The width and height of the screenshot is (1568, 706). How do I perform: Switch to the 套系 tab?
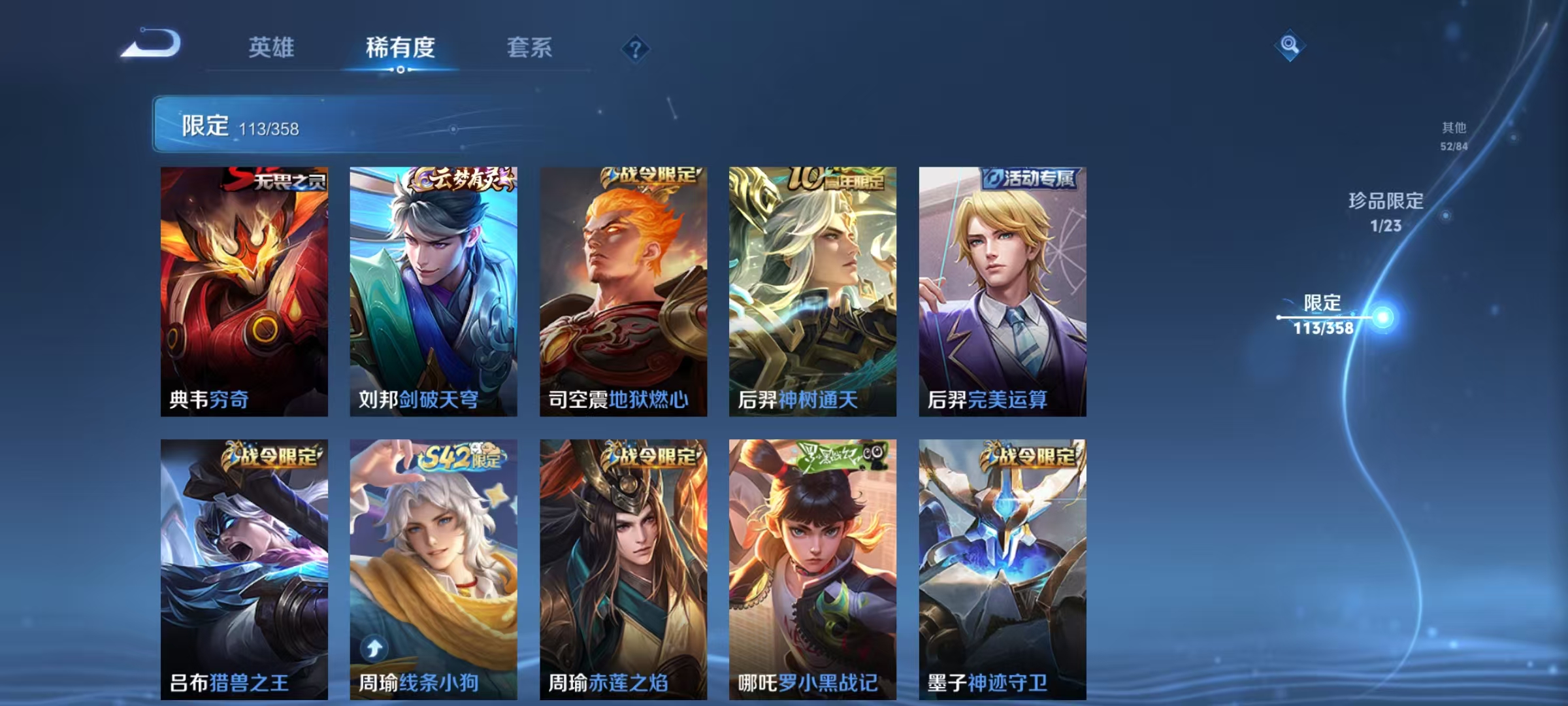coord(531,48)
